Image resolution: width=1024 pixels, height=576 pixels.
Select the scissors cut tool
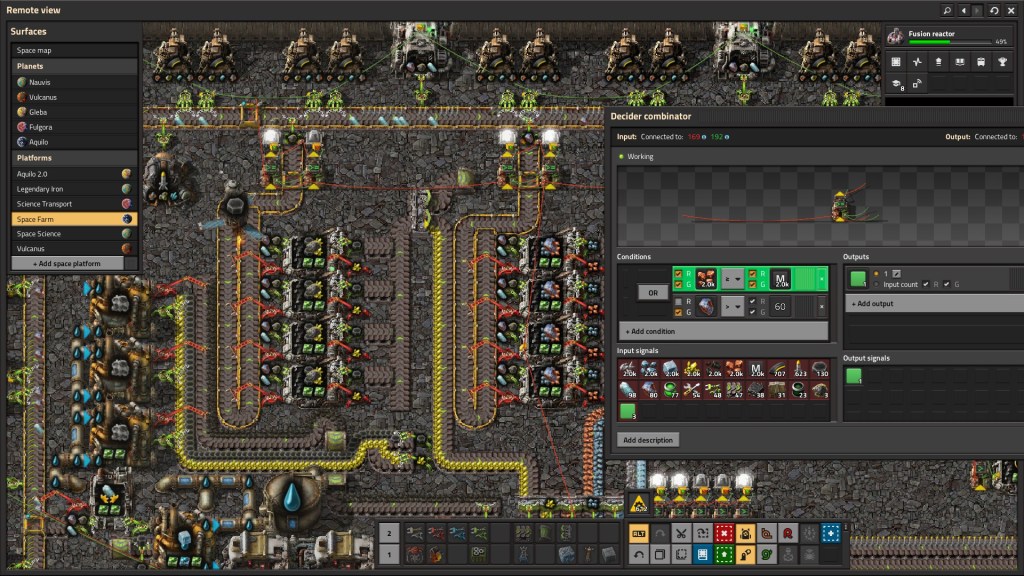coord(681,533)
